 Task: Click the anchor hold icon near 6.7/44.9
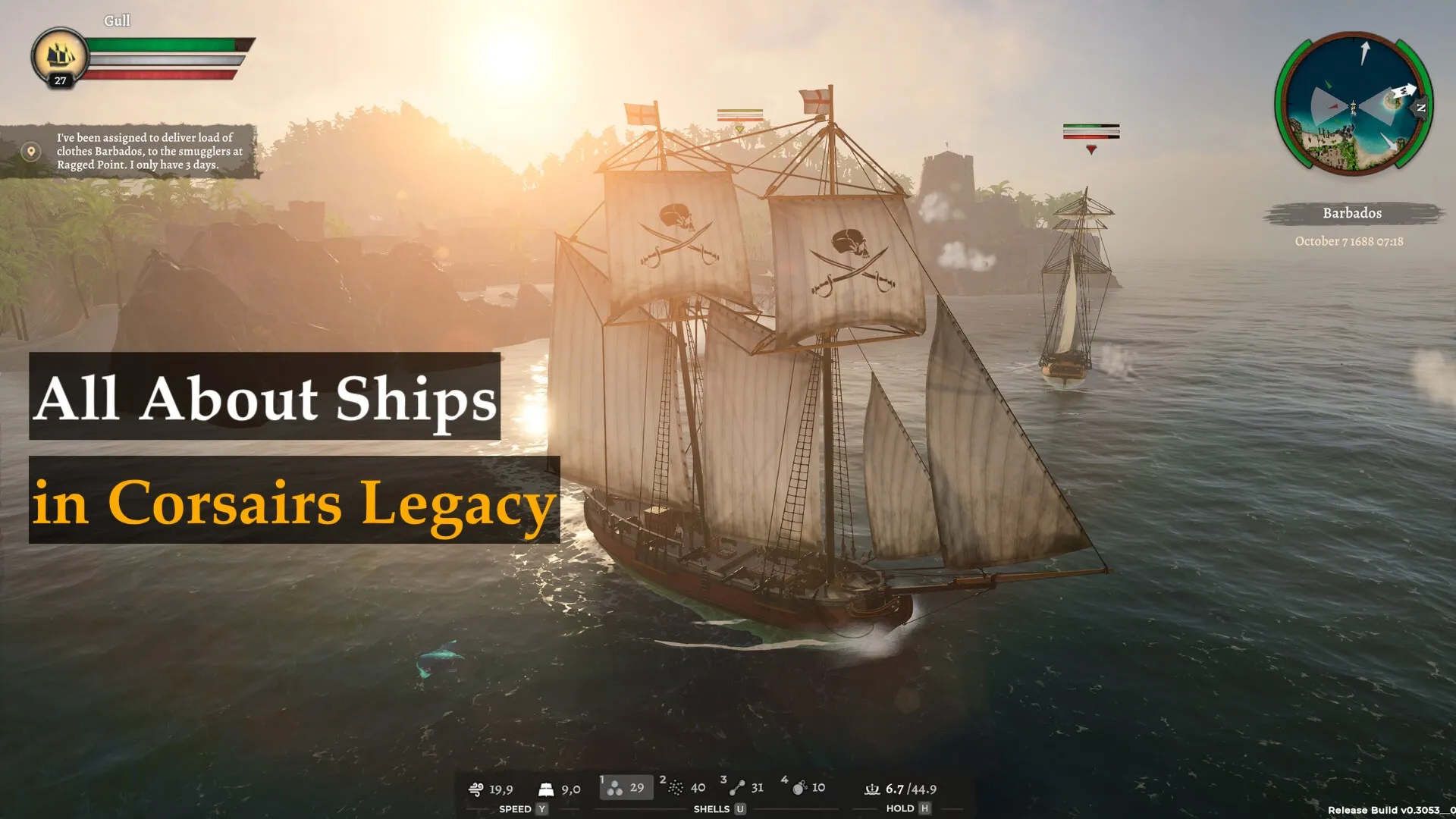tap(871, 789)
